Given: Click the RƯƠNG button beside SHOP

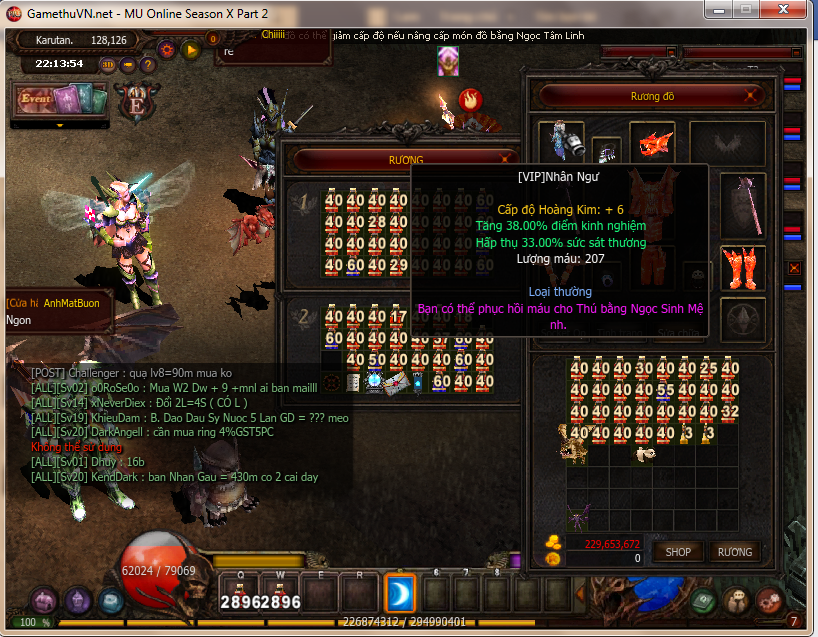Looking at the screenshot, I should [735, 551].
